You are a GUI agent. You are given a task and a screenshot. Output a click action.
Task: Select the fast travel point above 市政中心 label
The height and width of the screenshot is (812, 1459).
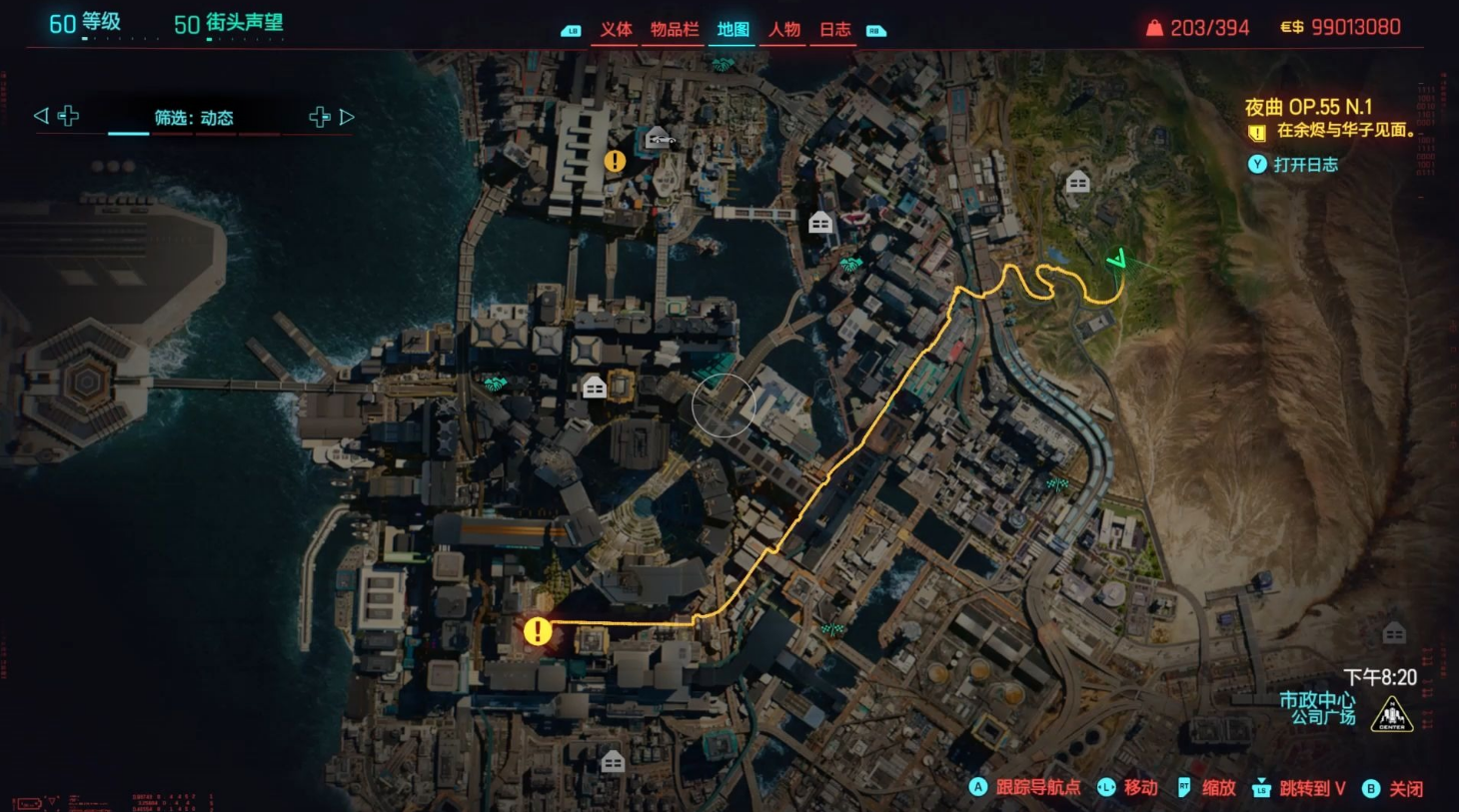(x=1393, y=633)
